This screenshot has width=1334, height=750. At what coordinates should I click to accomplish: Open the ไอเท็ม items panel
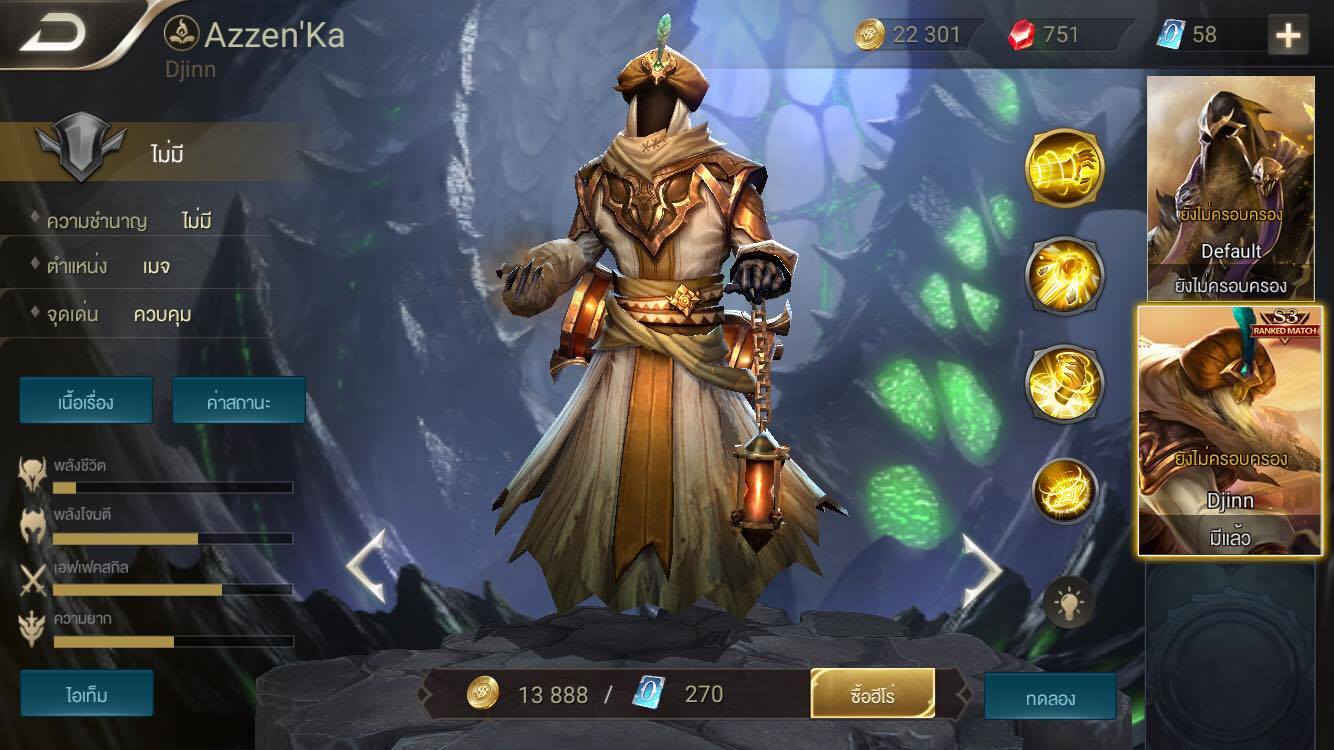coord(87,692)
